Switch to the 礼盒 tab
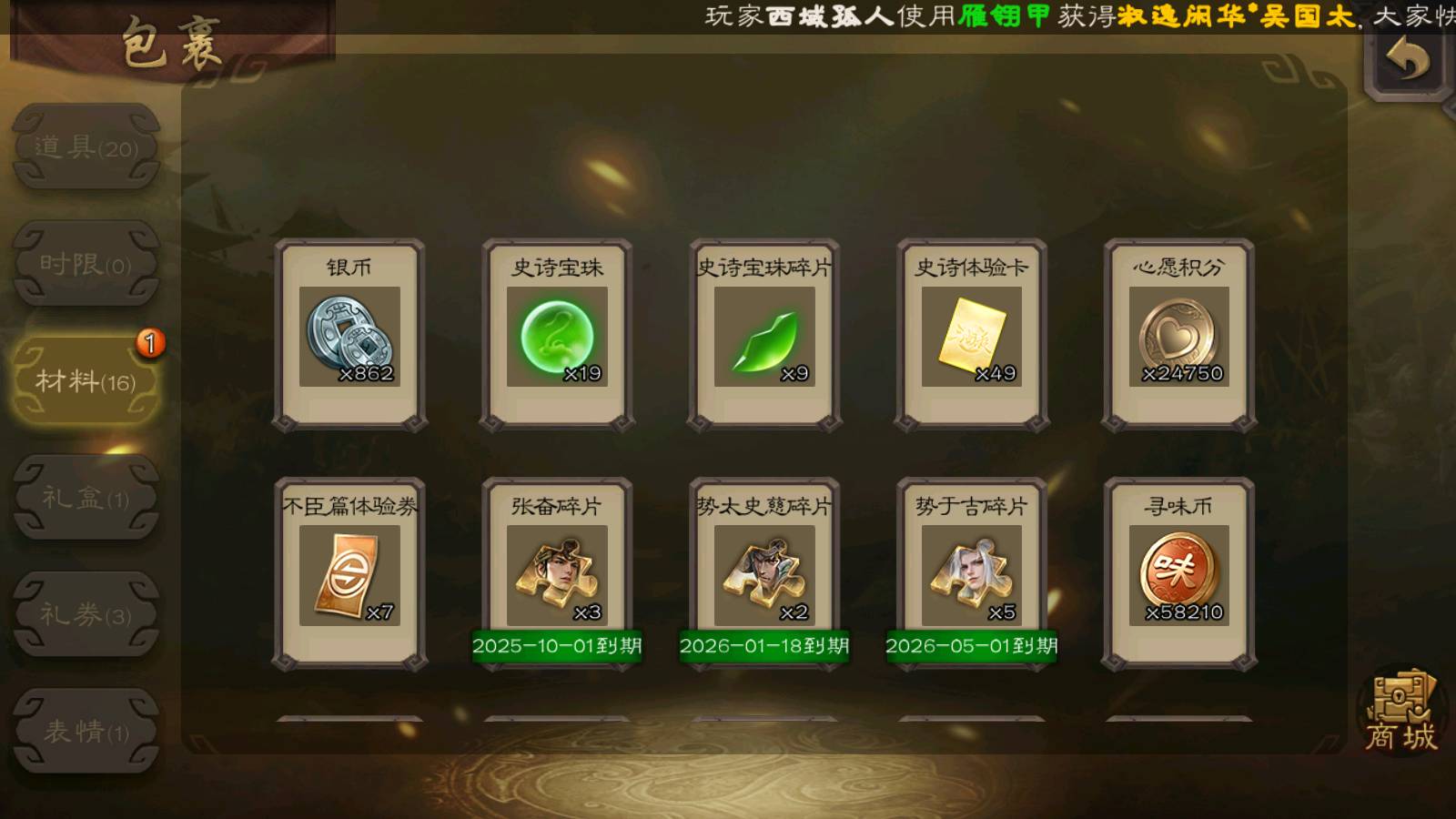Viewport: 1456px width, 819px height. pyautogui.click(x=86, y=498)
